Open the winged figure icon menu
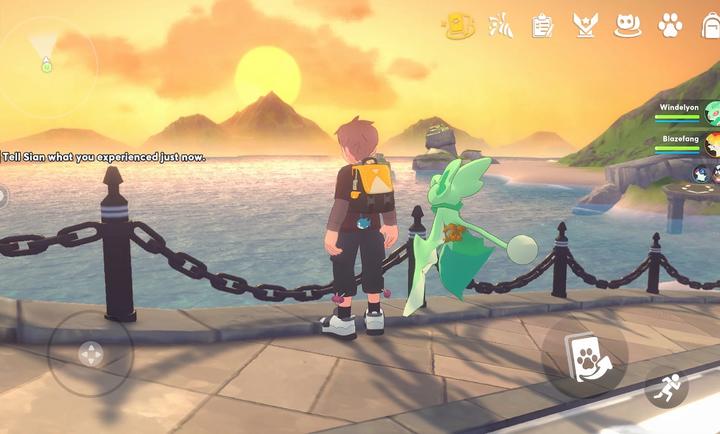The width and height of the screenshot is (720, 434). click(x=500, y=26)
